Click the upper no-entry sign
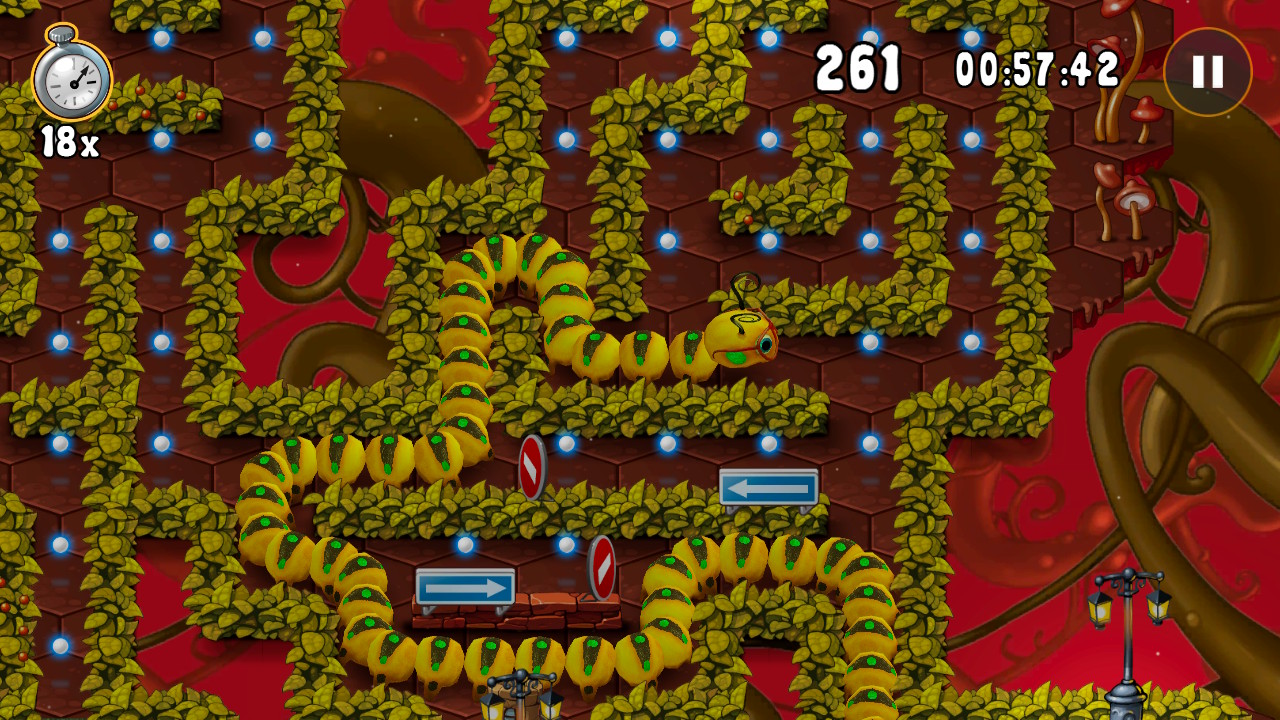The width and height of the screenshot is (1280, 720). click(x=530, y=467)
